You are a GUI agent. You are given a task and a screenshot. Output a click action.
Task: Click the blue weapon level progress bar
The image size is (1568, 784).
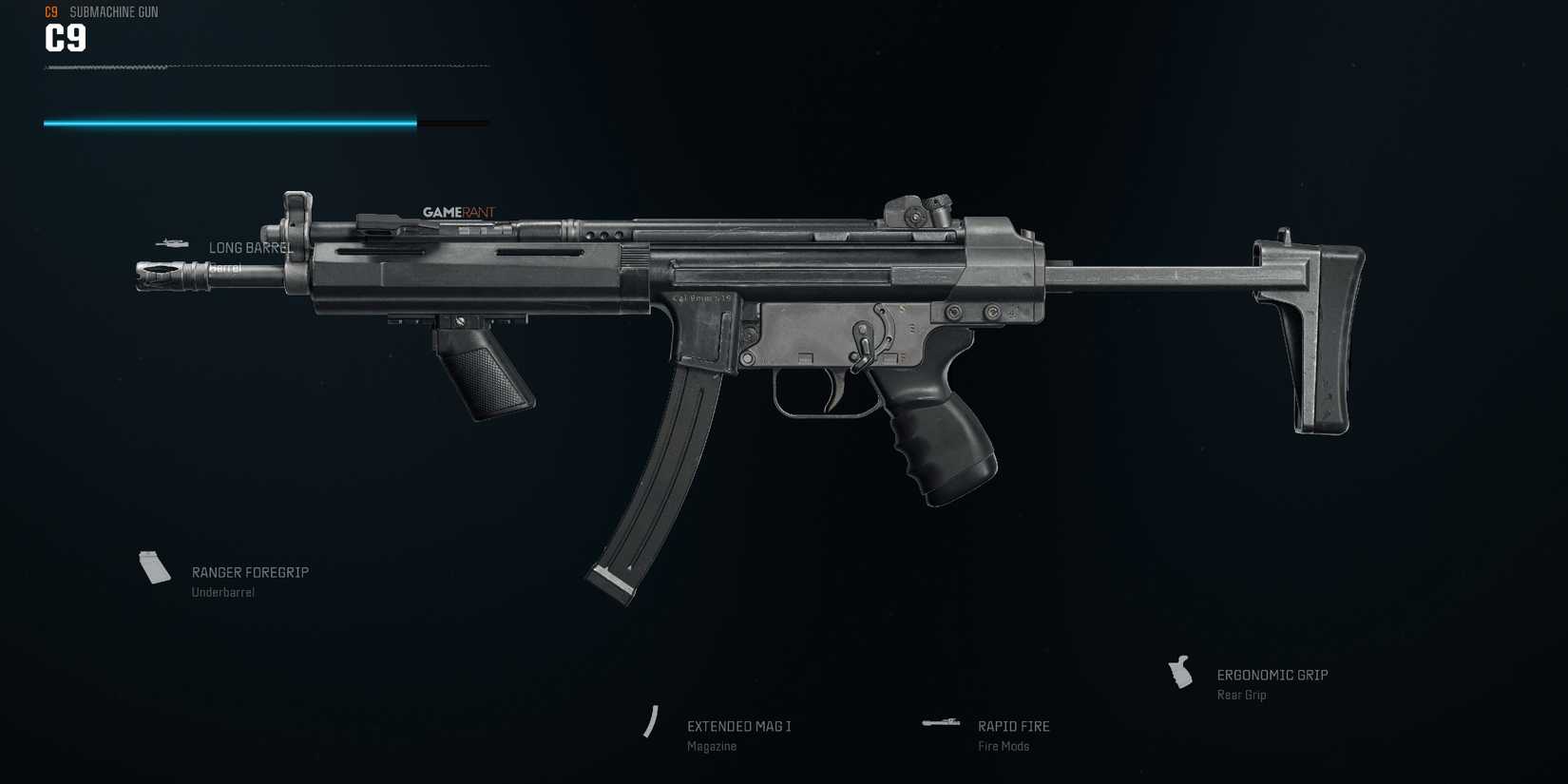click(x=228, y=122)
